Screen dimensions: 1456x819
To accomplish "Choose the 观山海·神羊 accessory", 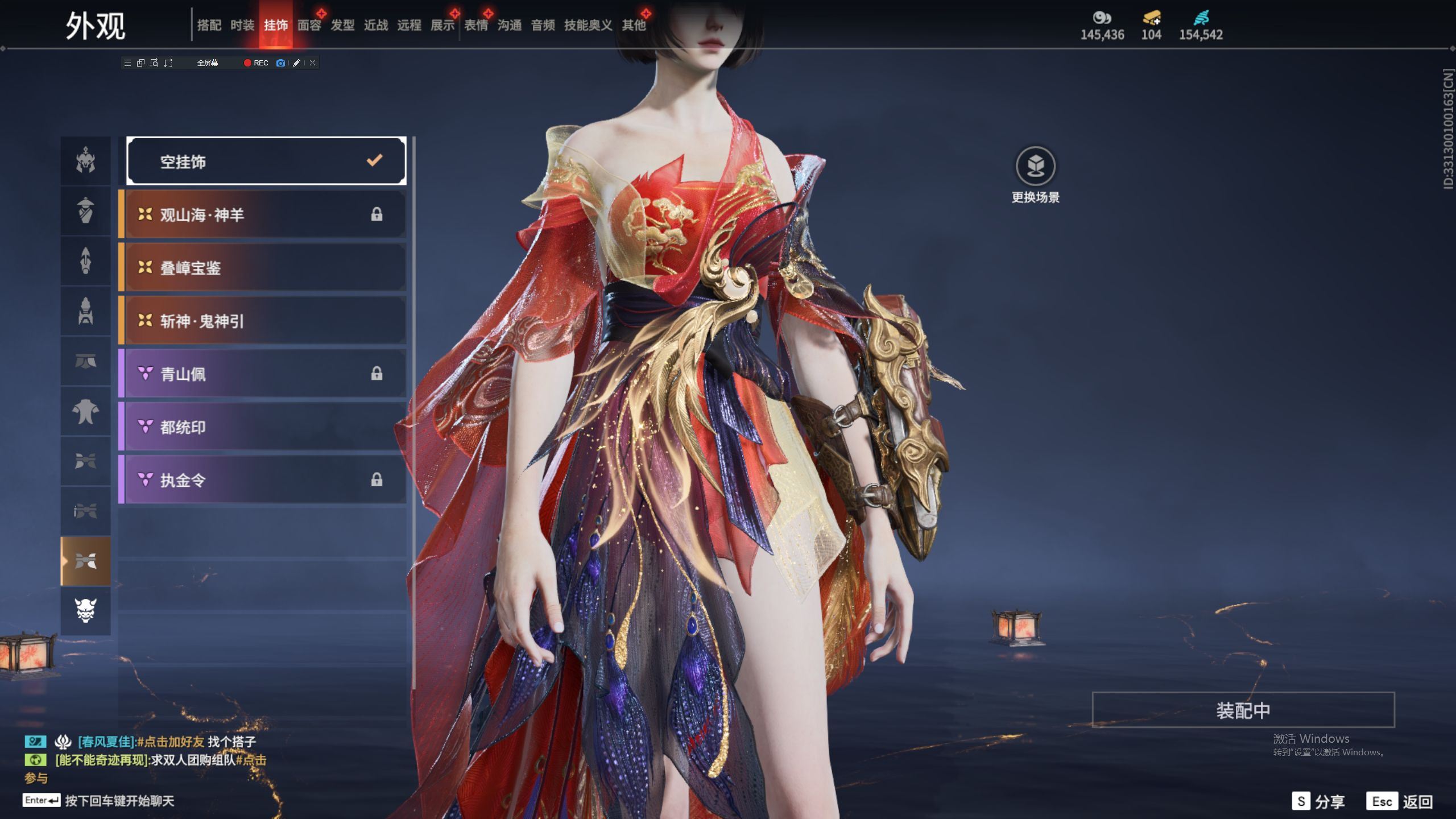I will tap(263, 214).
